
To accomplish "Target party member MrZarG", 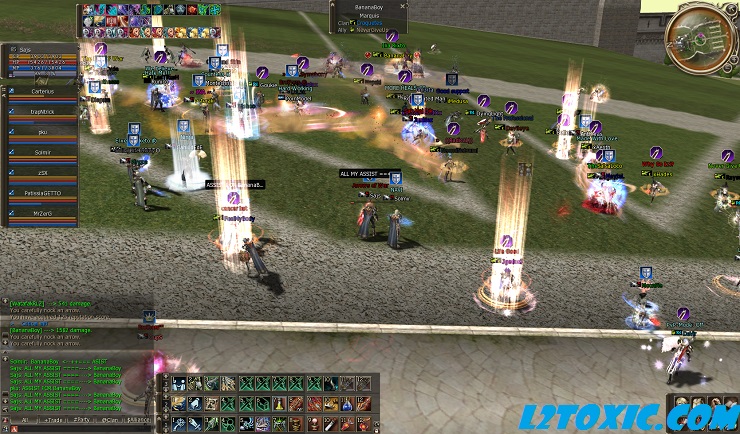I will pos(41,215).
